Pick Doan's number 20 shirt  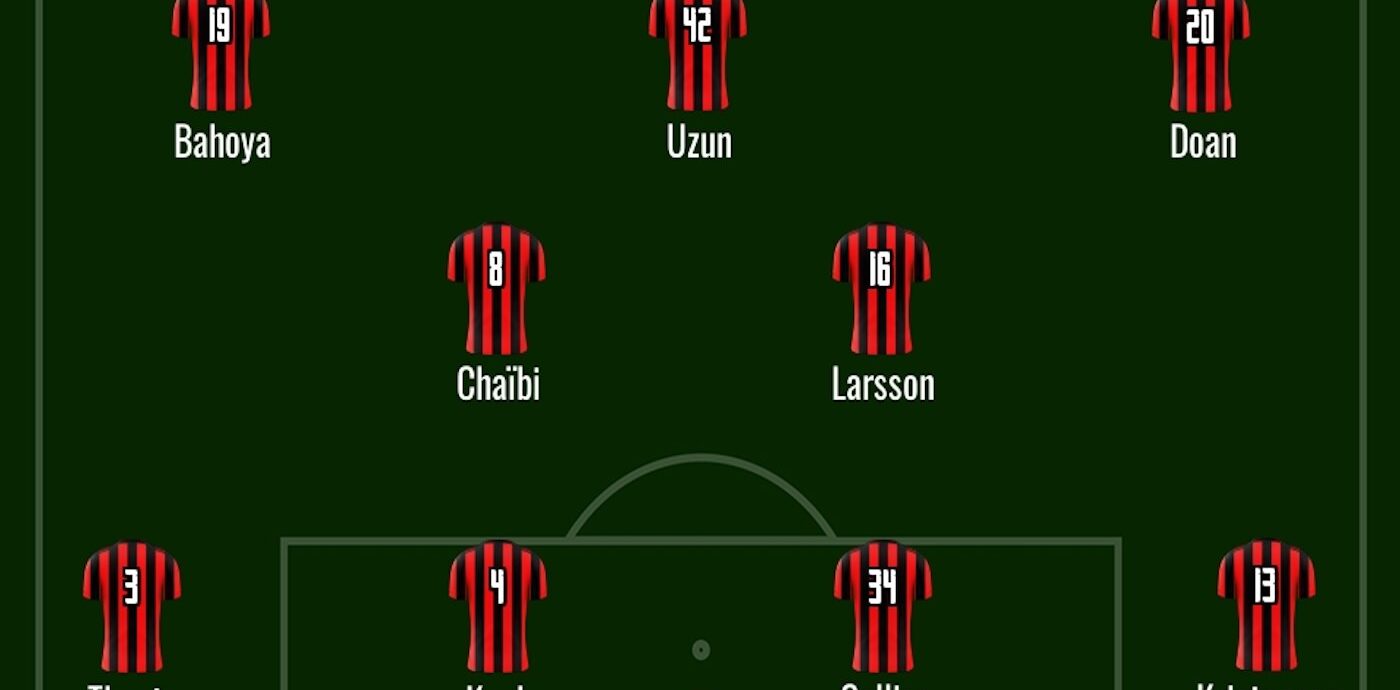click(1200, 52)
